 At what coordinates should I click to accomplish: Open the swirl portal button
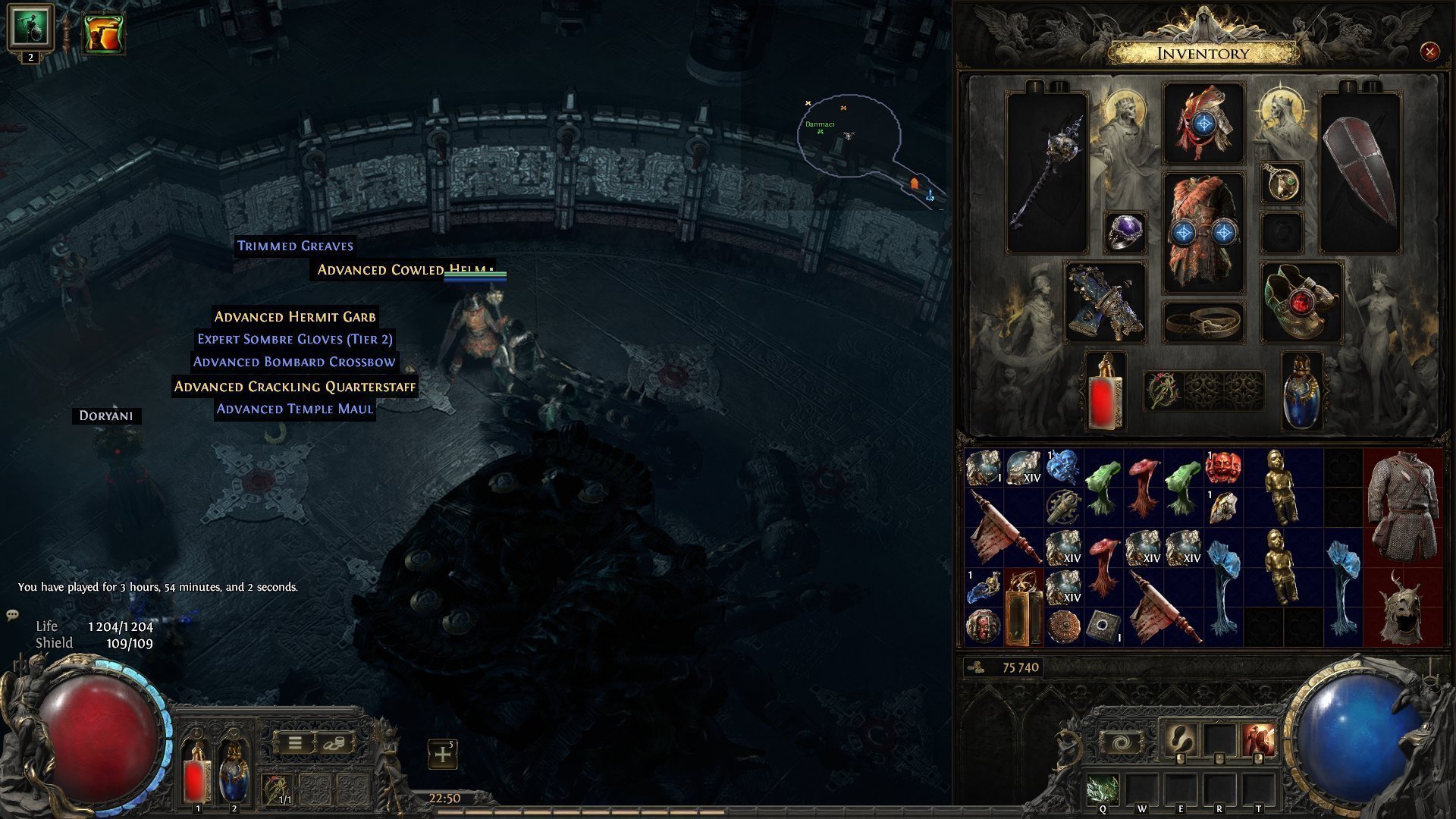point(1122,743)
